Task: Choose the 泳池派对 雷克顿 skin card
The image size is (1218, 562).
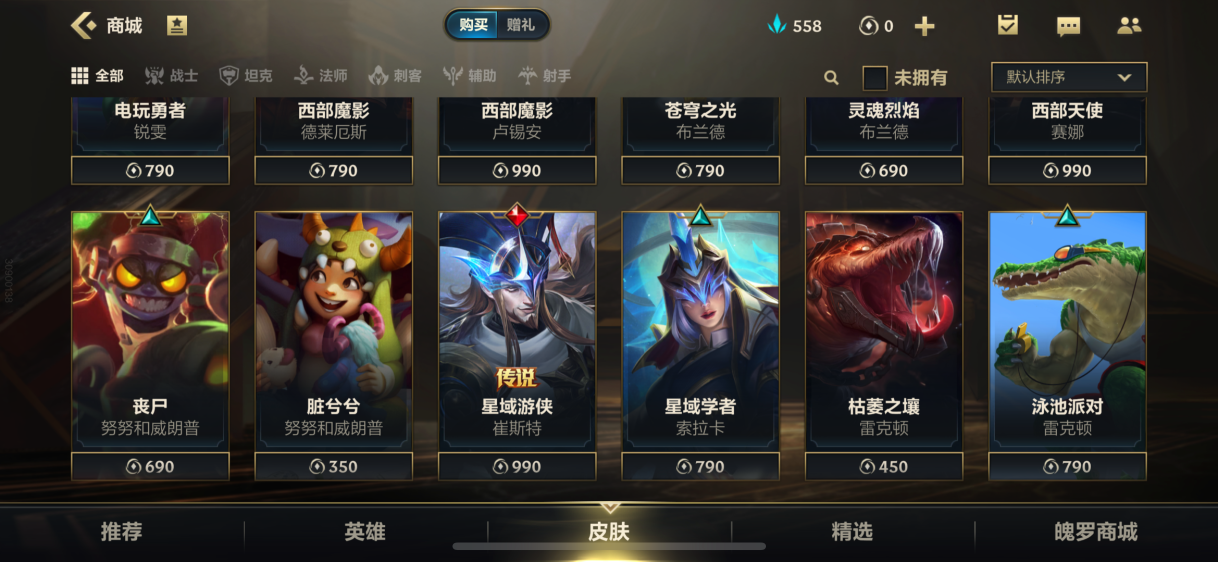Action: click(x=1067, y=330)
